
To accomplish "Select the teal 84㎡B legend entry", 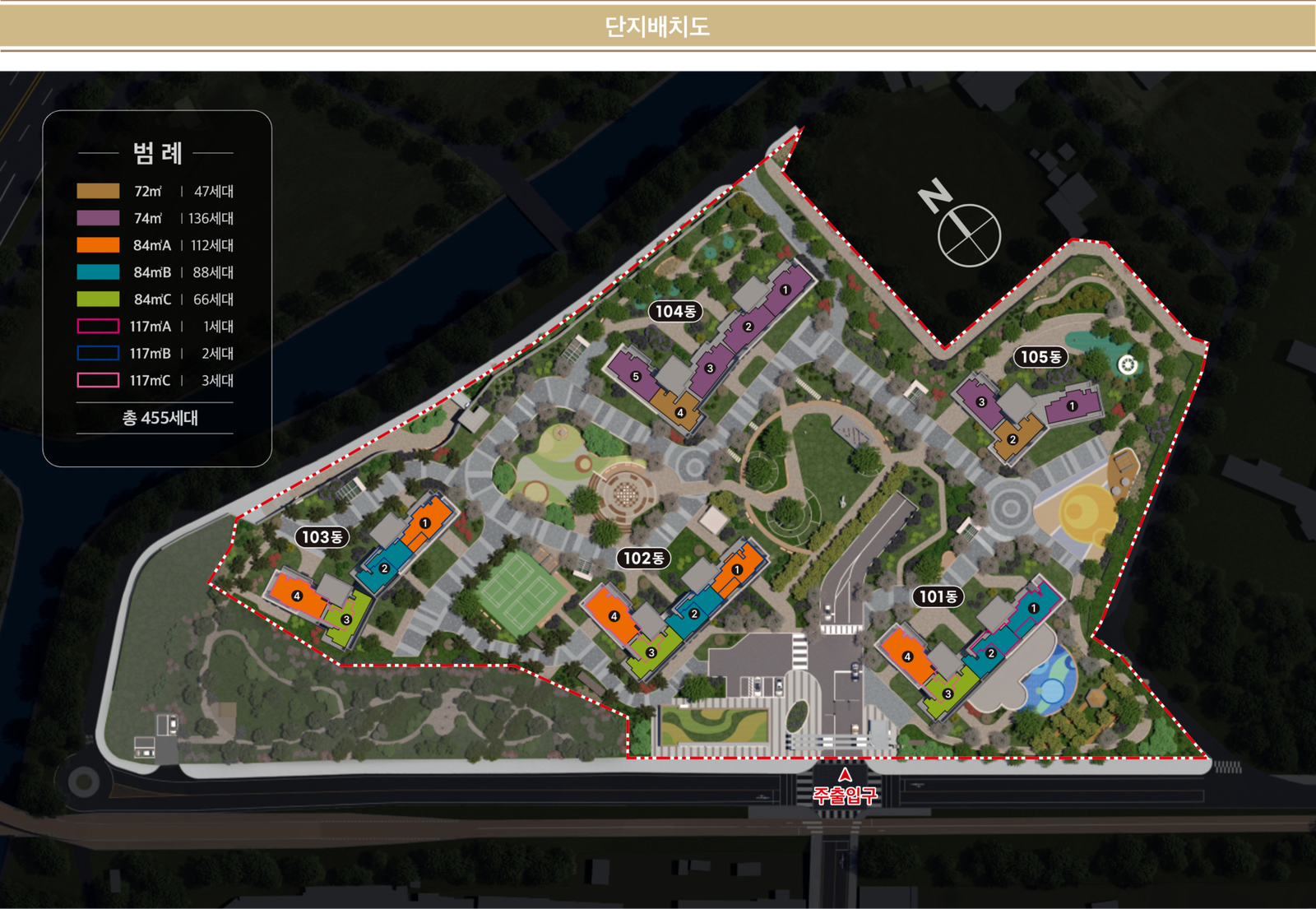I will [155, 272].
